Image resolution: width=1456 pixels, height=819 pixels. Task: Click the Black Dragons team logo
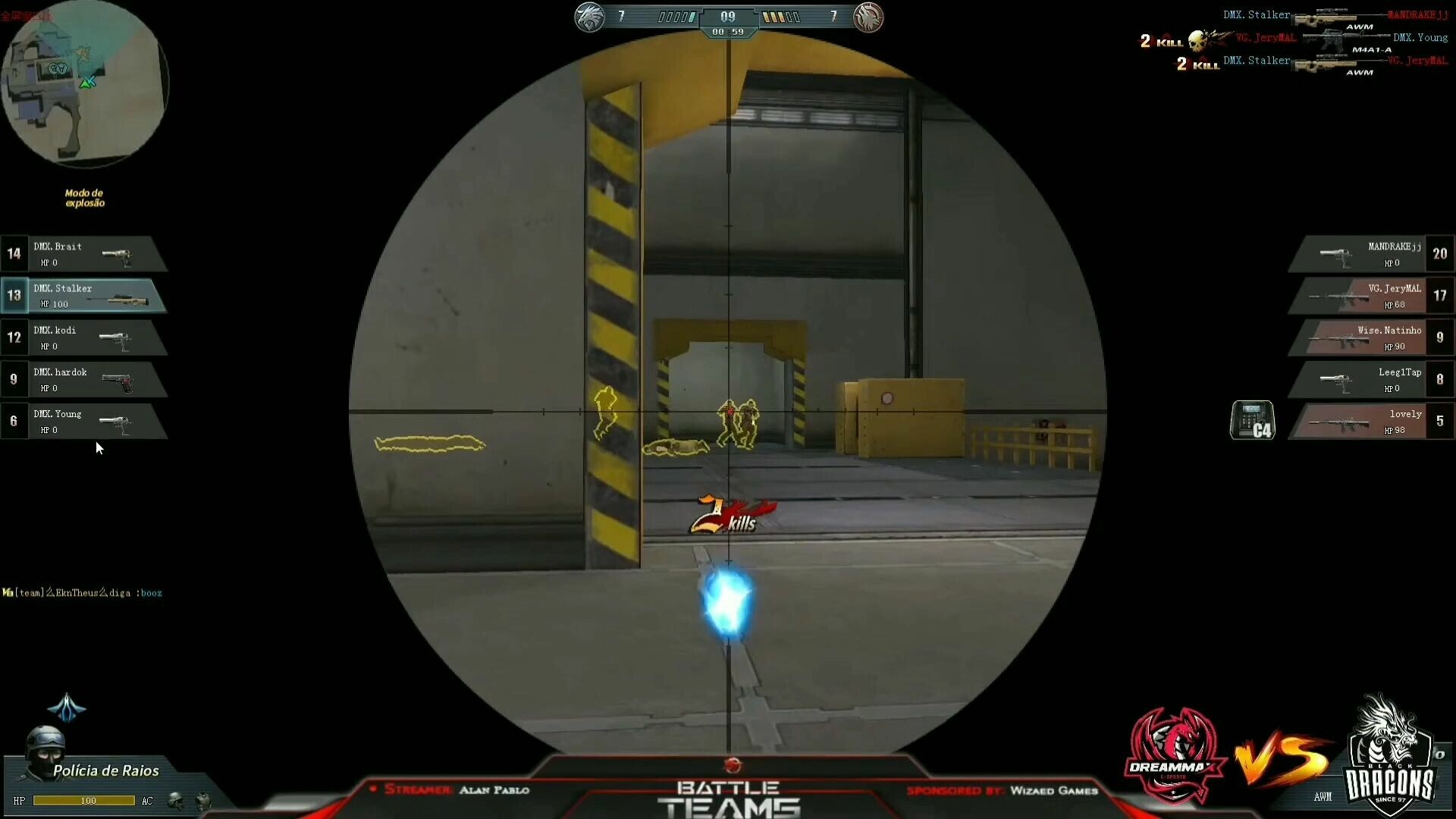tap(1388, 755)
